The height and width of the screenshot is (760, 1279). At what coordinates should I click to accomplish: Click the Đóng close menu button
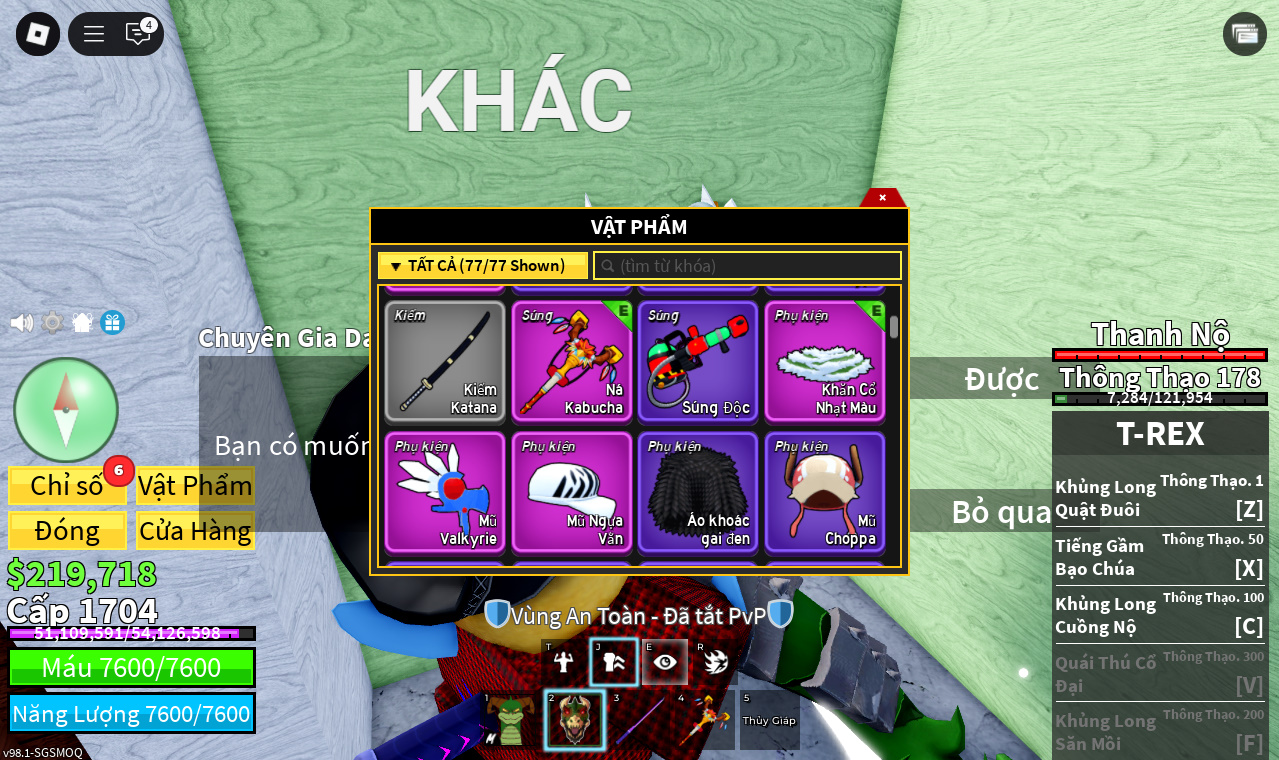click(x=67, y=531)
